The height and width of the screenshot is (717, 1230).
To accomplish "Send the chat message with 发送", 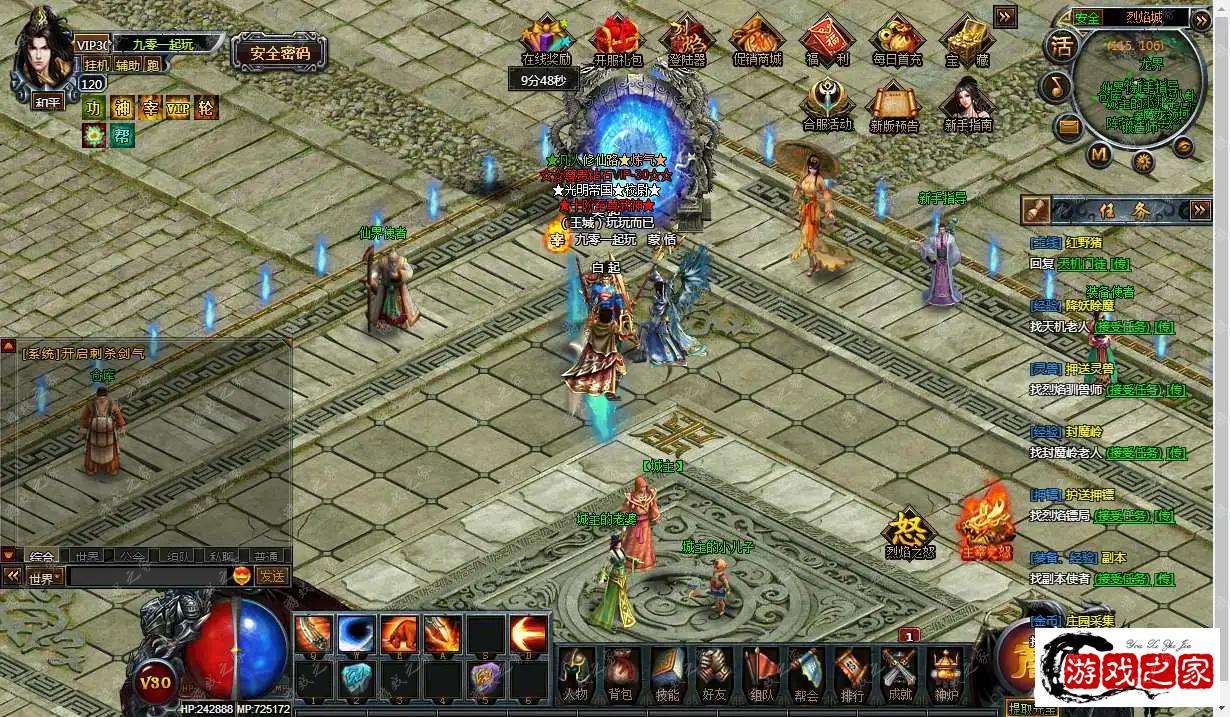I will coord(272,576).
